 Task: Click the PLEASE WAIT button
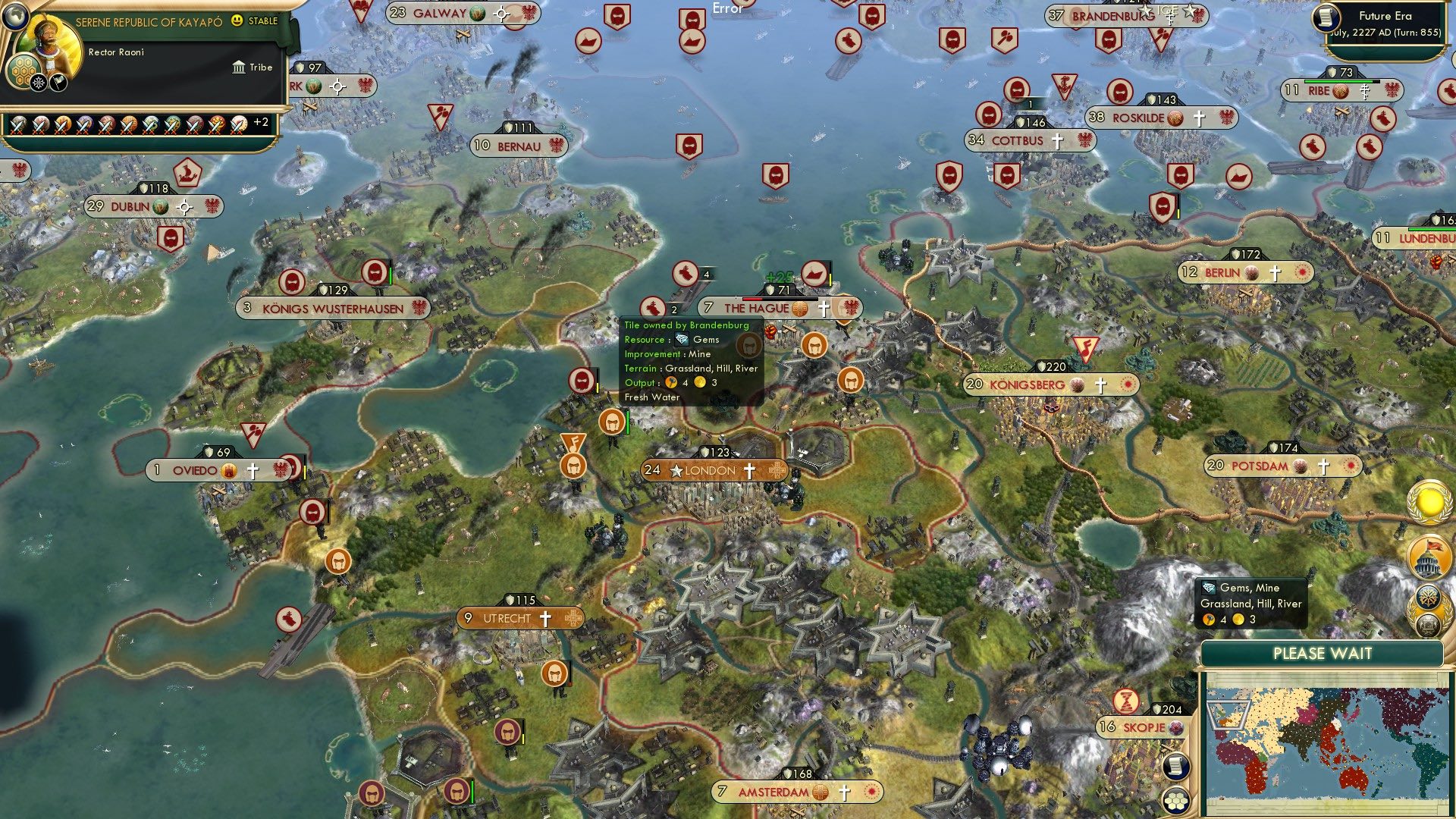coord(1323,653)
